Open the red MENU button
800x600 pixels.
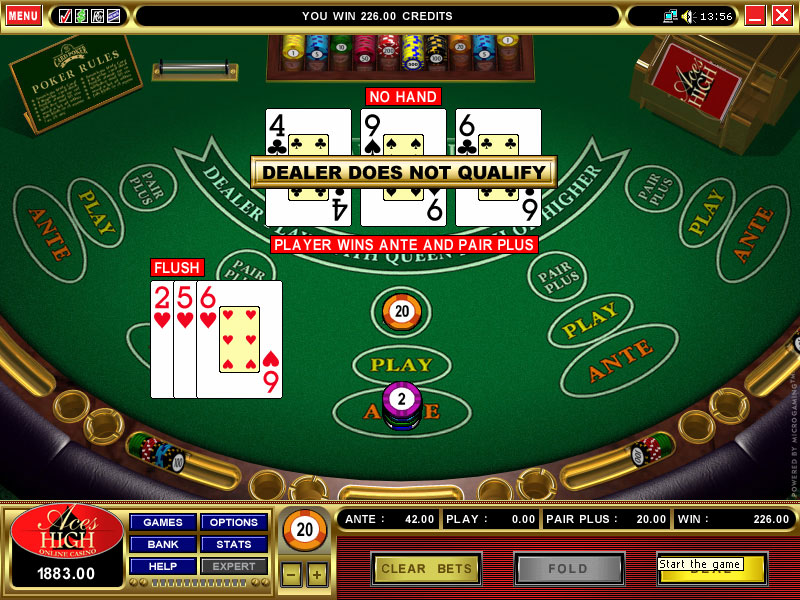[x=23, y=16]
